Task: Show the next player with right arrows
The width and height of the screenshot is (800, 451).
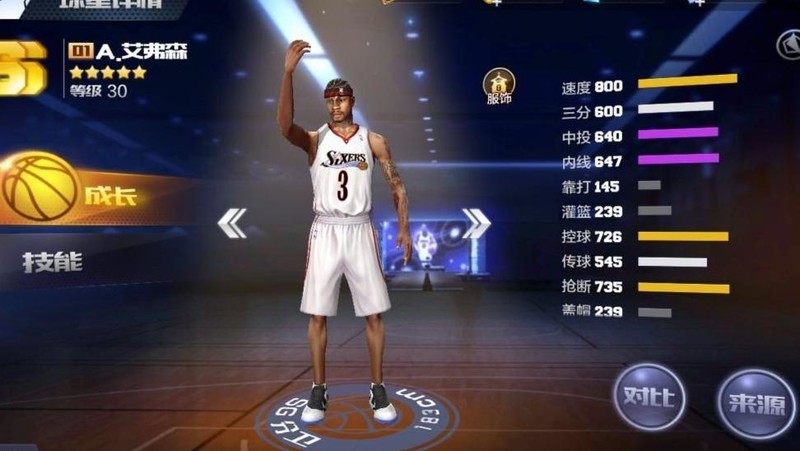Action: tap(476, 223)
